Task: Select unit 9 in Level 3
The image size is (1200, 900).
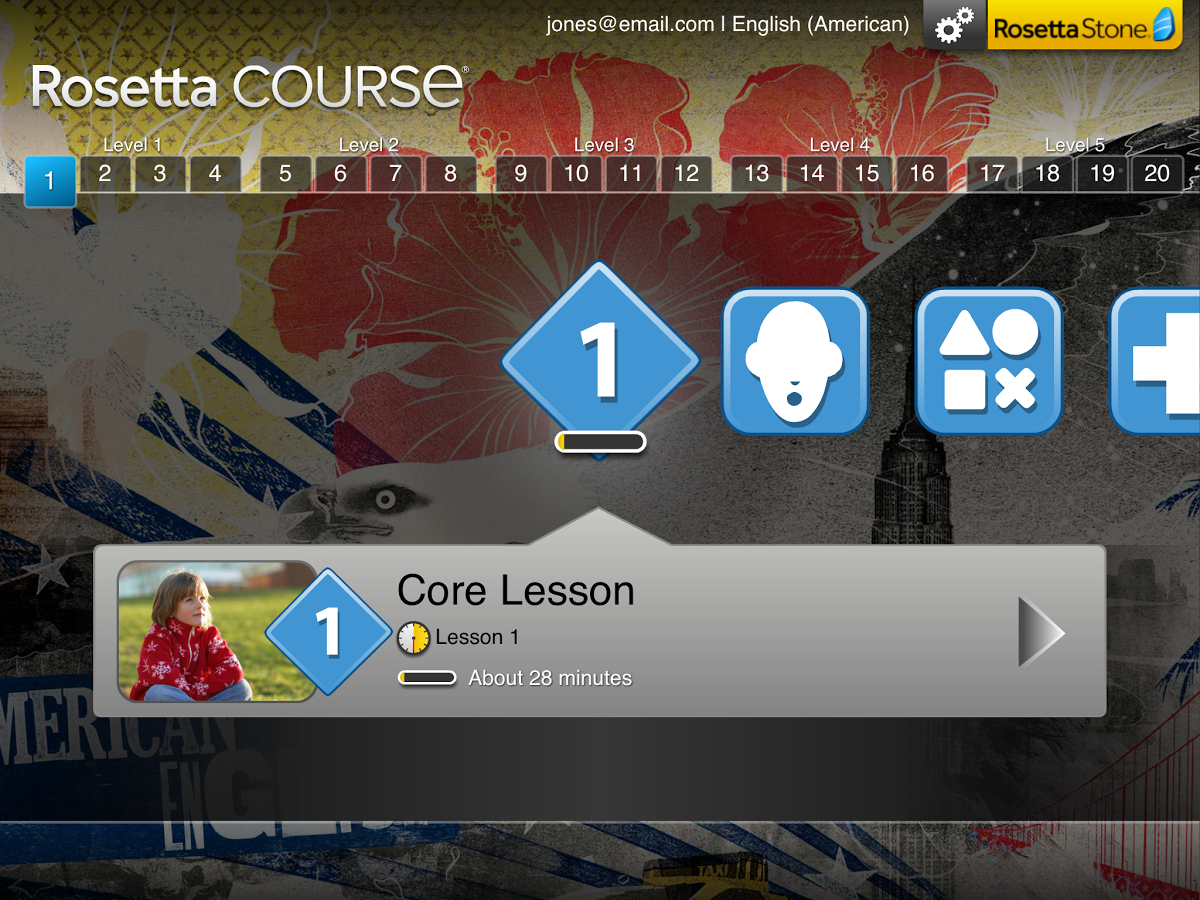Action: [521, 174]
